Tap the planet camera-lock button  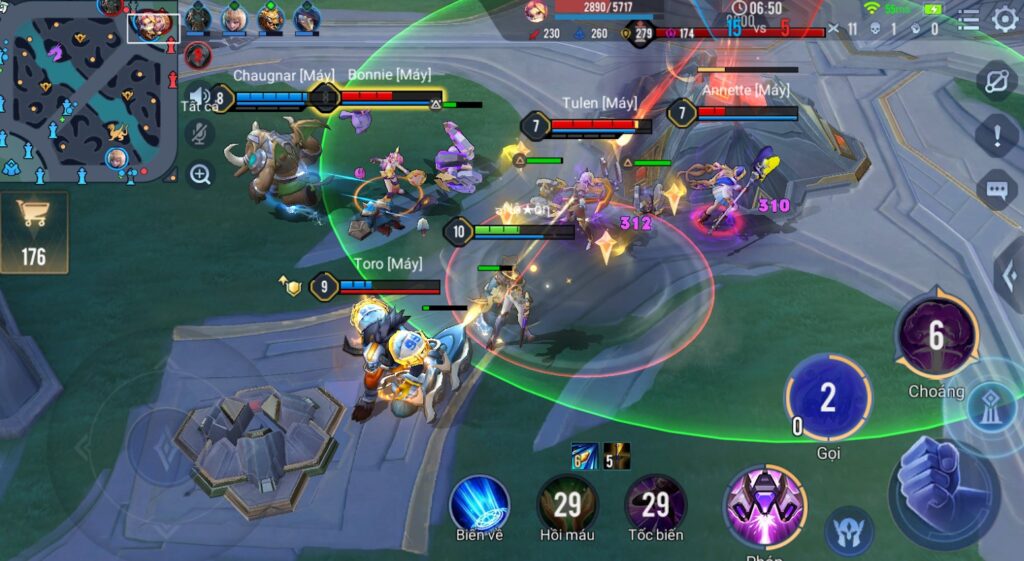[x=996, y=82]
